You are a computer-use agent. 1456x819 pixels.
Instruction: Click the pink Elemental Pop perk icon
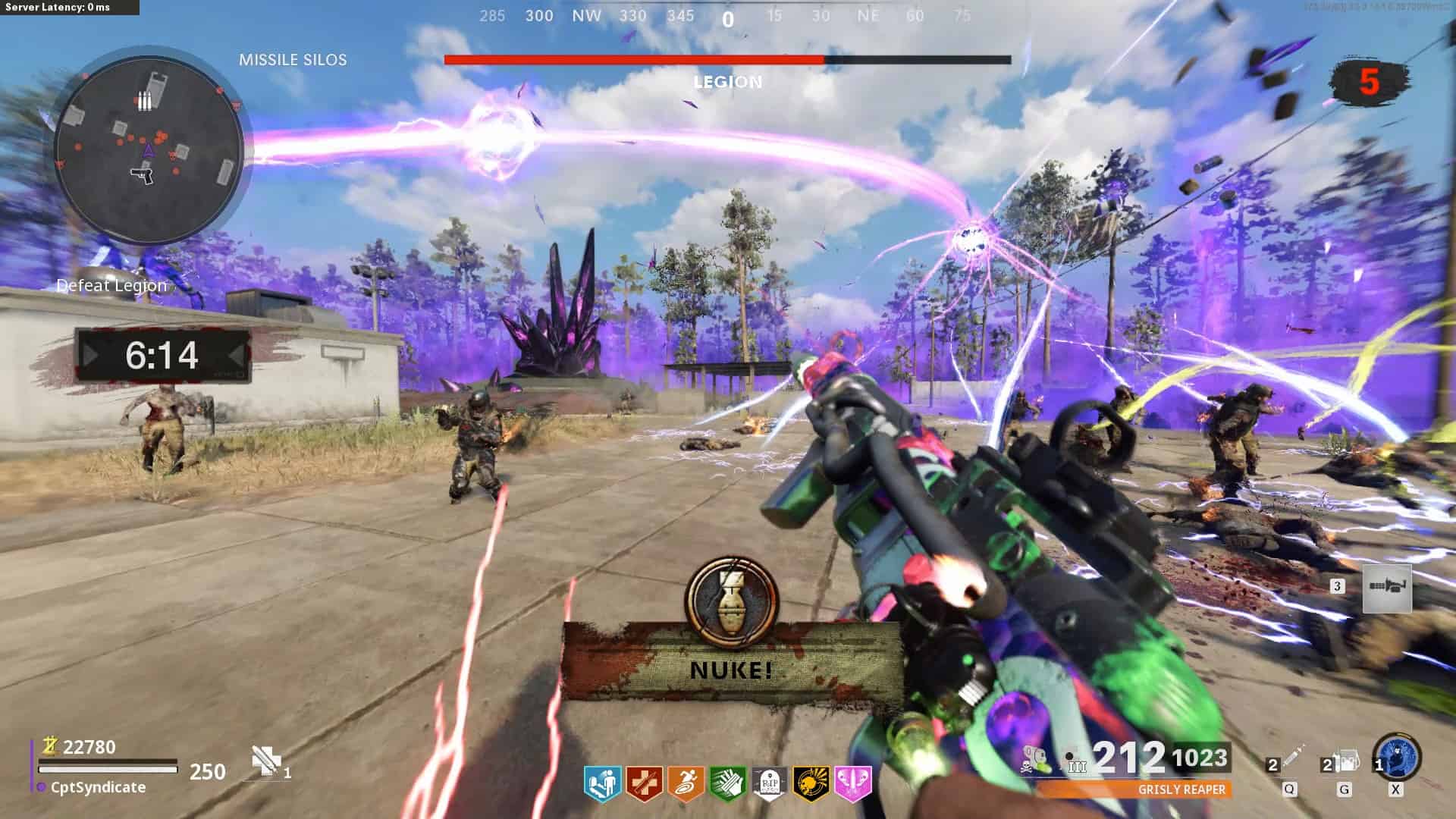click(852, 784)
